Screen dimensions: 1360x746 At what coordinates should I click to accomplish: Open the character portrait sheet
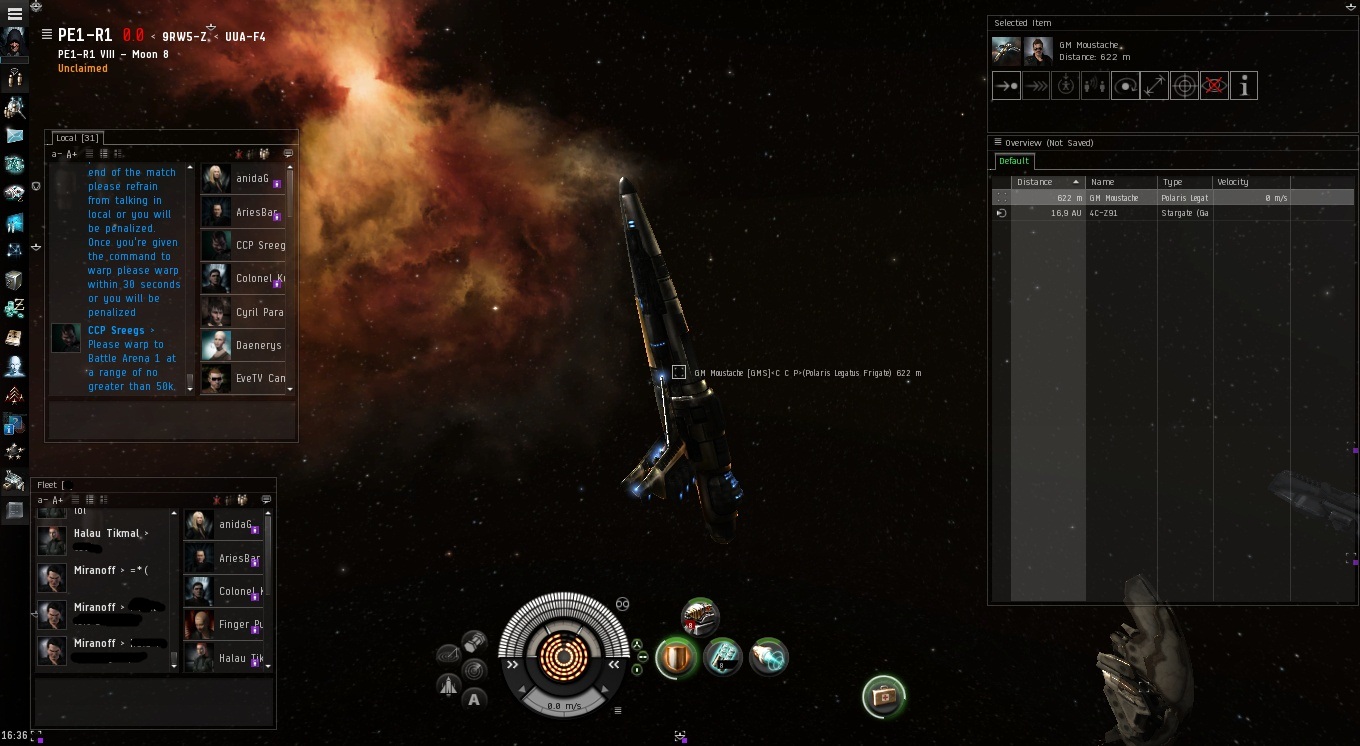[x=15, y=43]
